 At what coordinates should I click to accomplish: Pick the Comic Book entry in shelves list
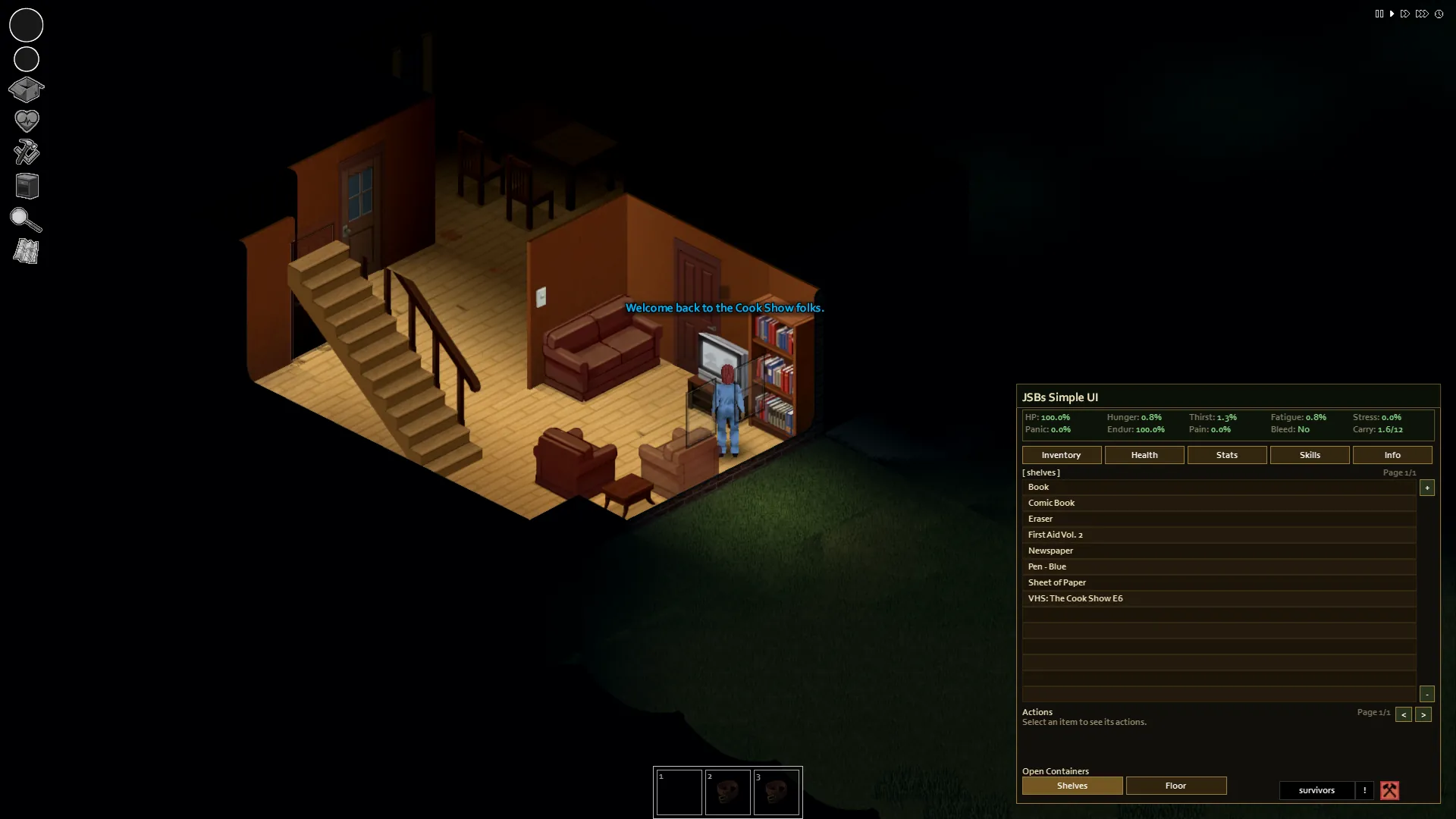coord(1218,503)
